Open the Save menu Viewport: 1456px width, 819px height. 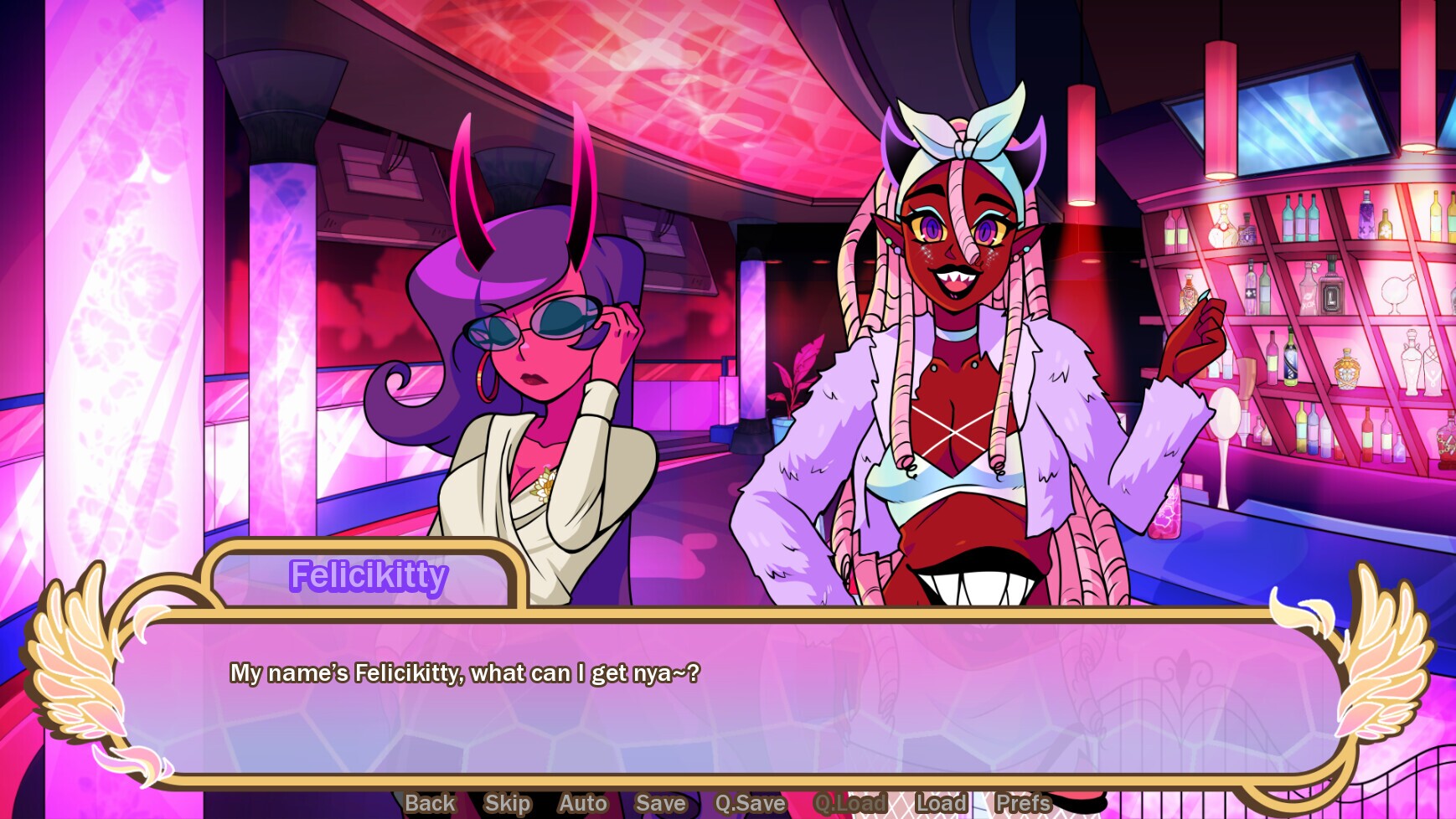(660, 803)
